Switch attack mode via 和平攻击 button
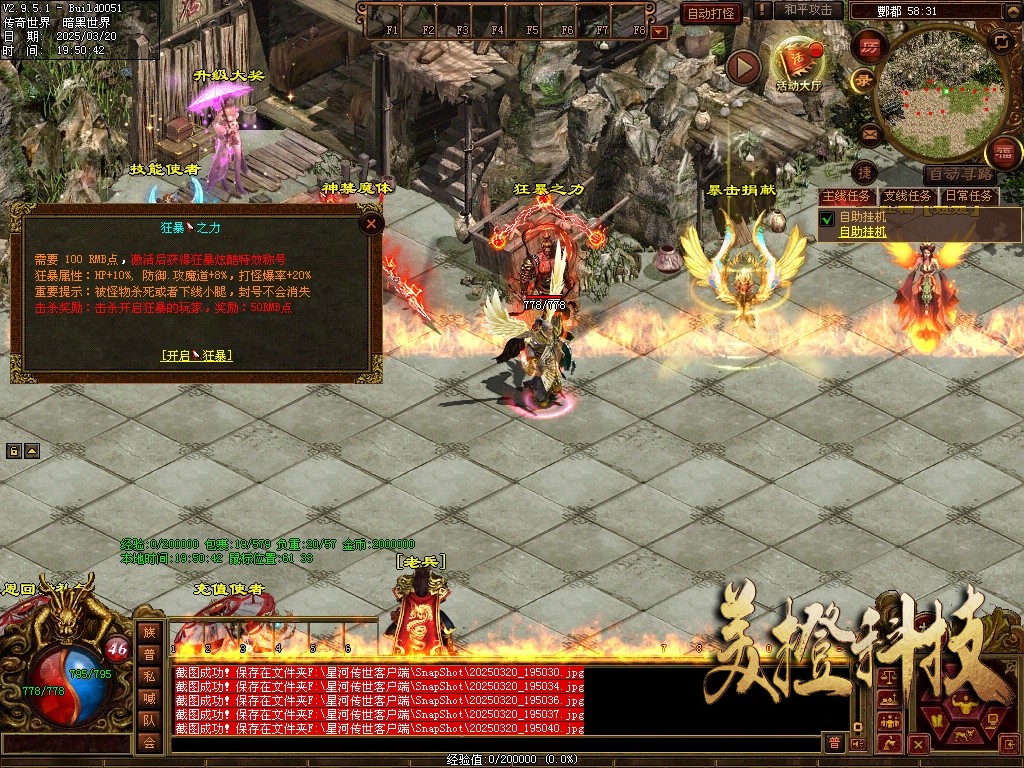1024x768 pixels. 808,10
